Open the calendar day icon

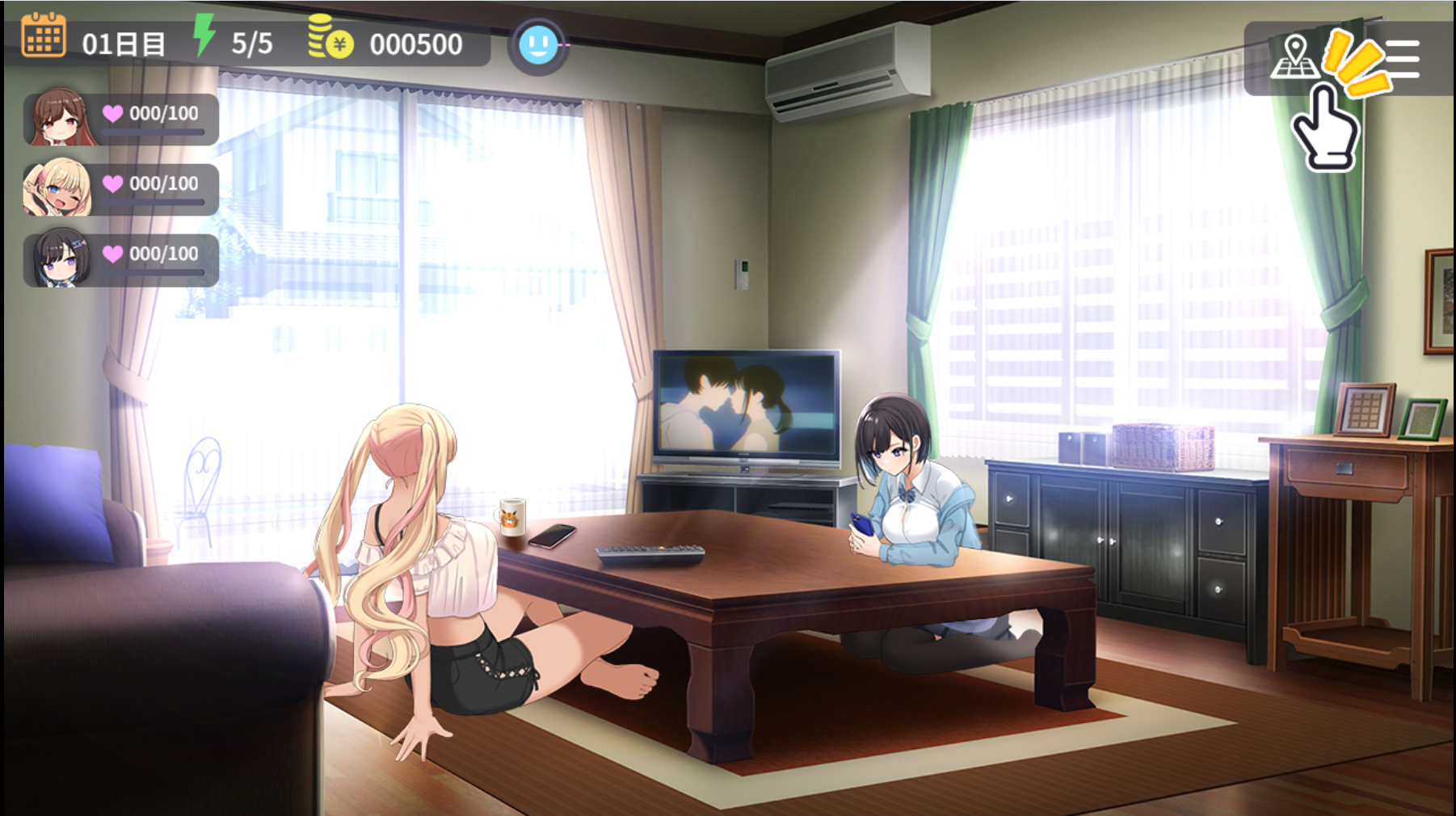click(44, 36)
